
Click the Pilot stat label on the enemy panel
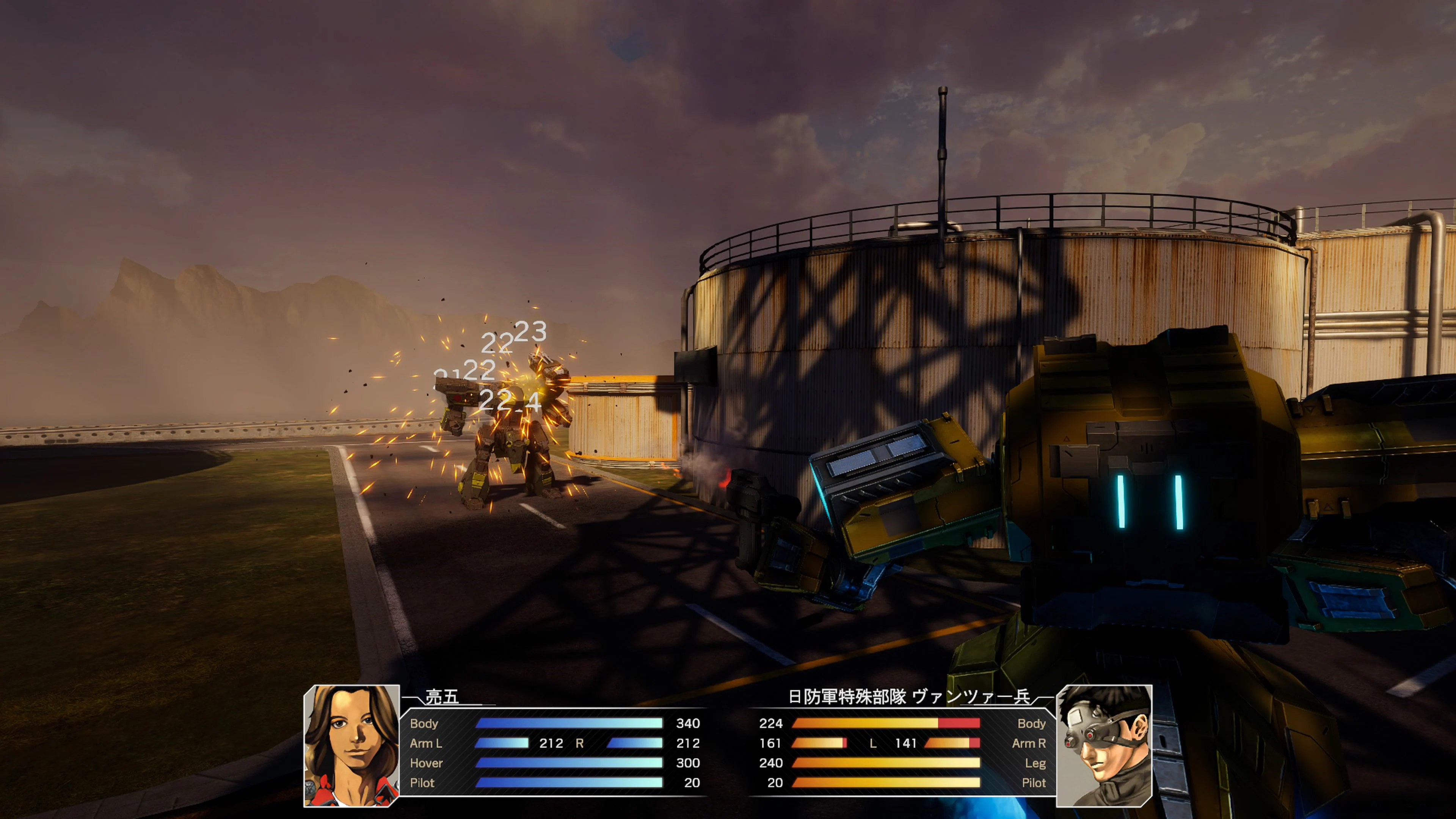point(1034,783)
